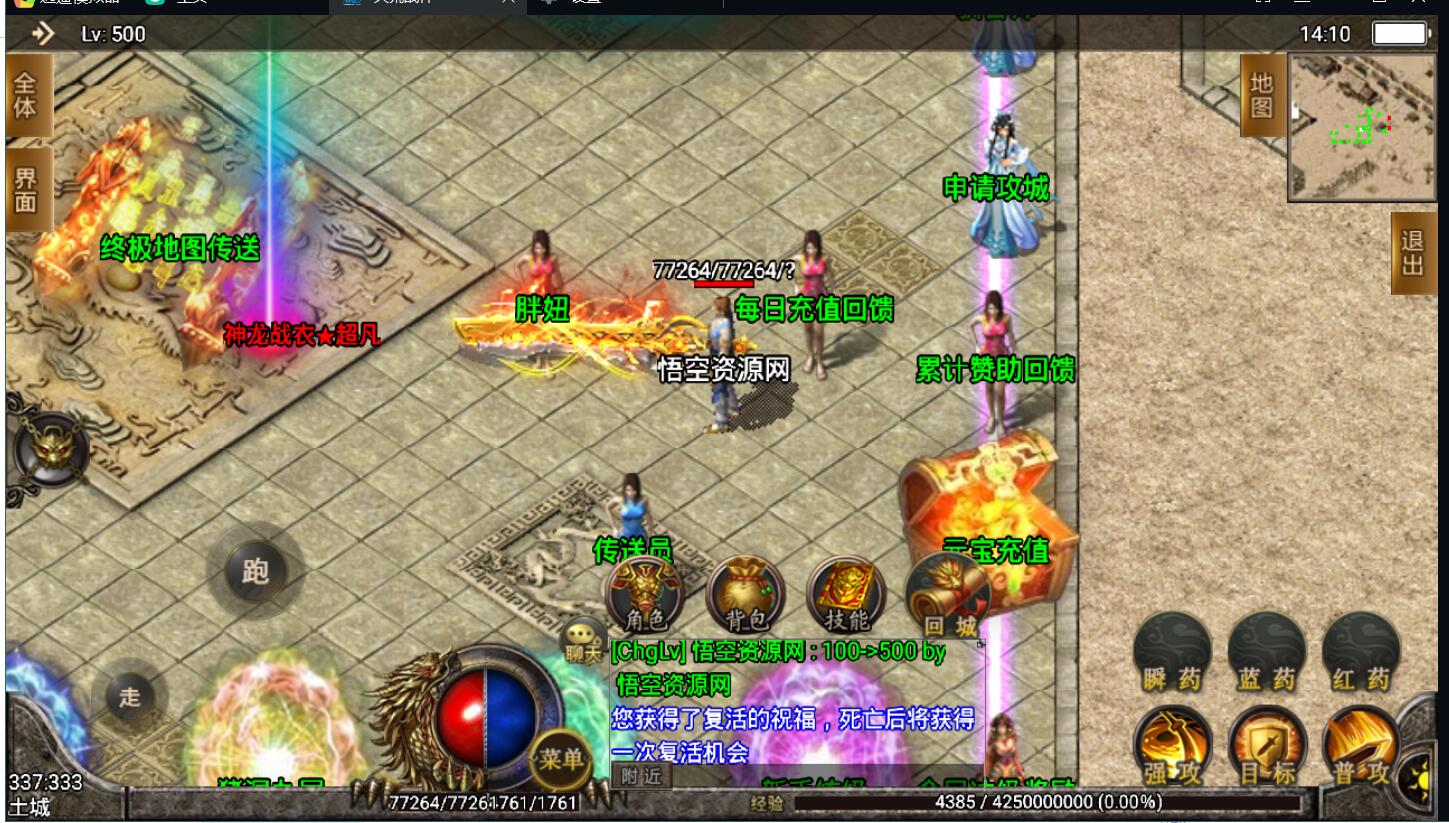The image size is (1449, 823).
Task: Use the 蓝药 mana potion
Action: click(1266, 653)
